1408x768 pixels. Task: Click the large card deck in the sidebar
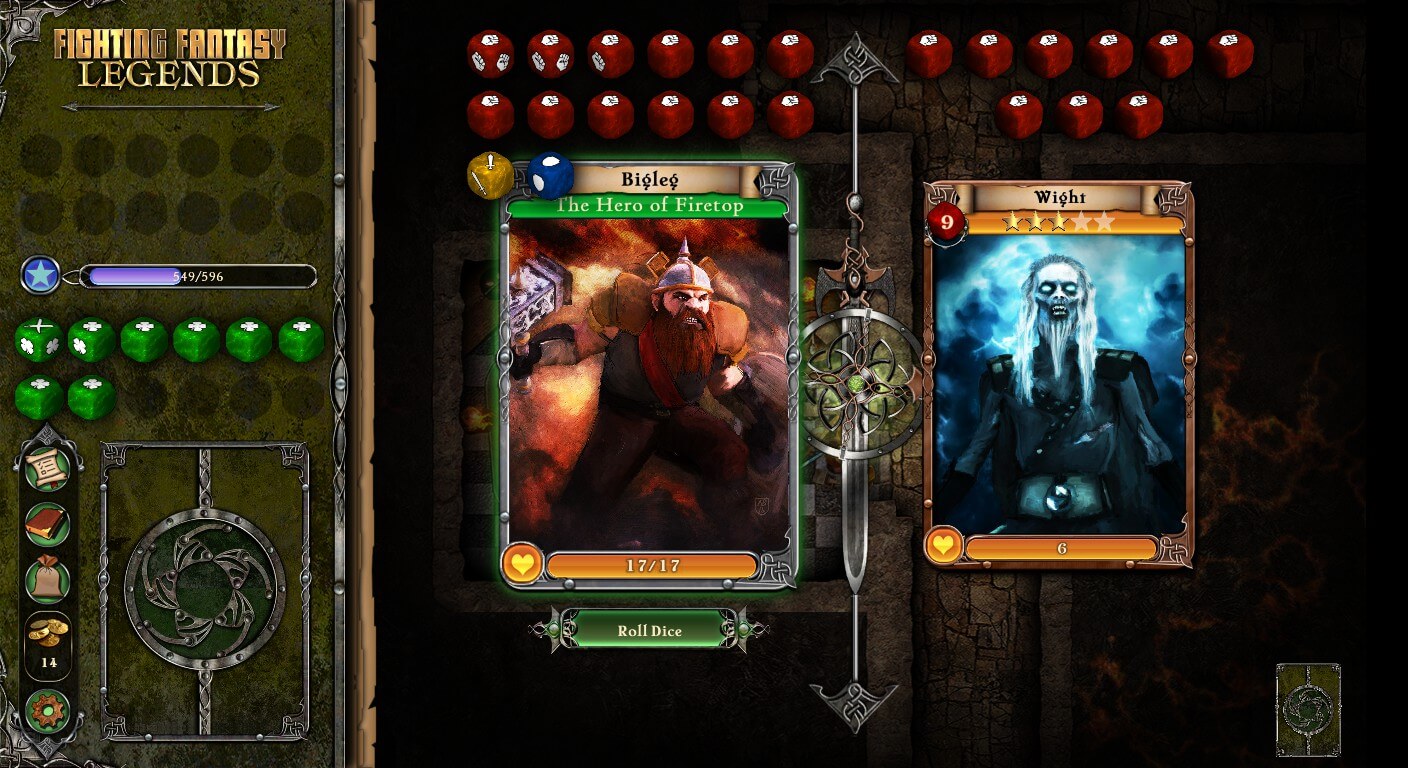(205, 590)
